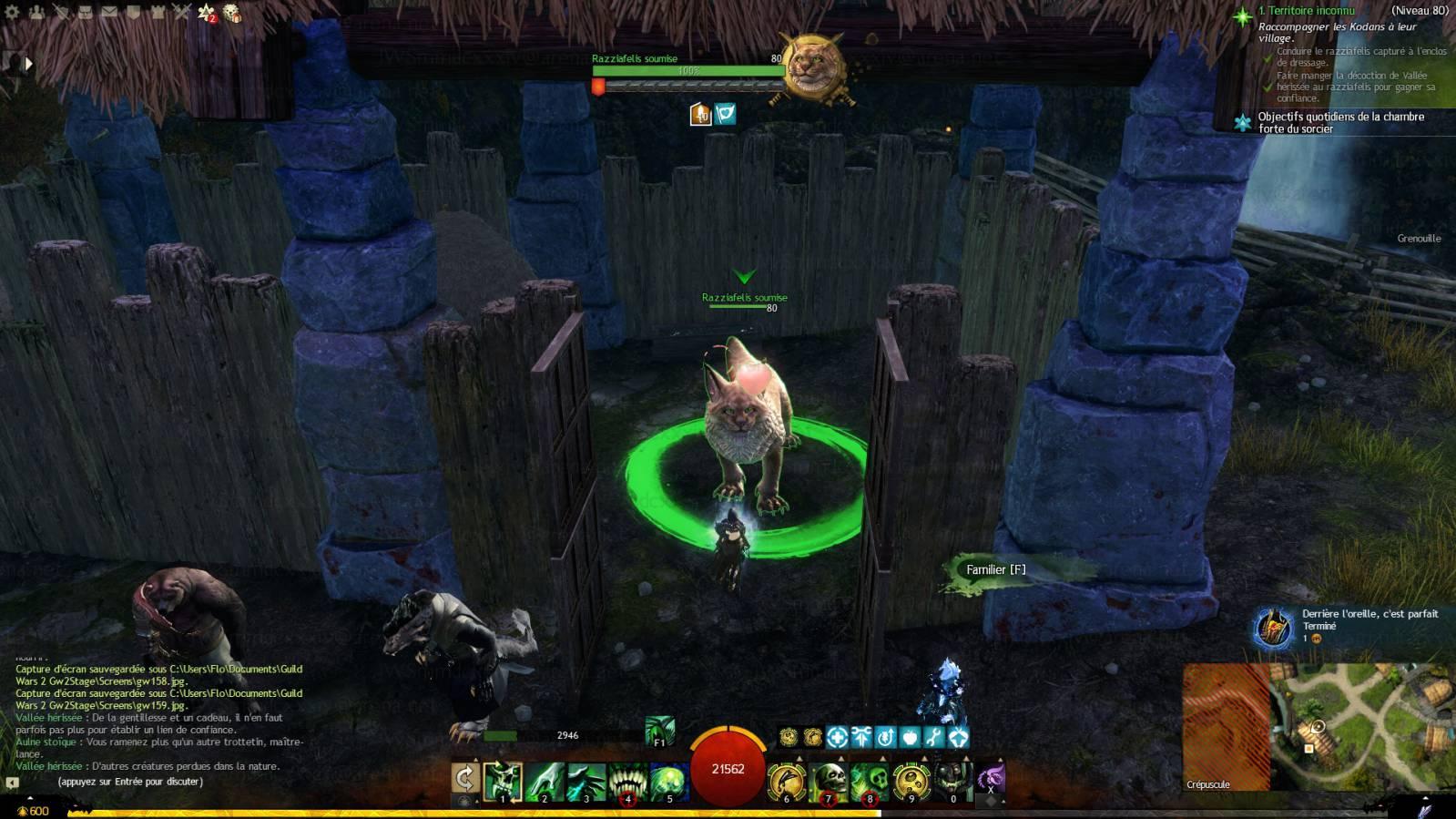Open the contacts and party icon
The image size is (1456, 819).
36,12
